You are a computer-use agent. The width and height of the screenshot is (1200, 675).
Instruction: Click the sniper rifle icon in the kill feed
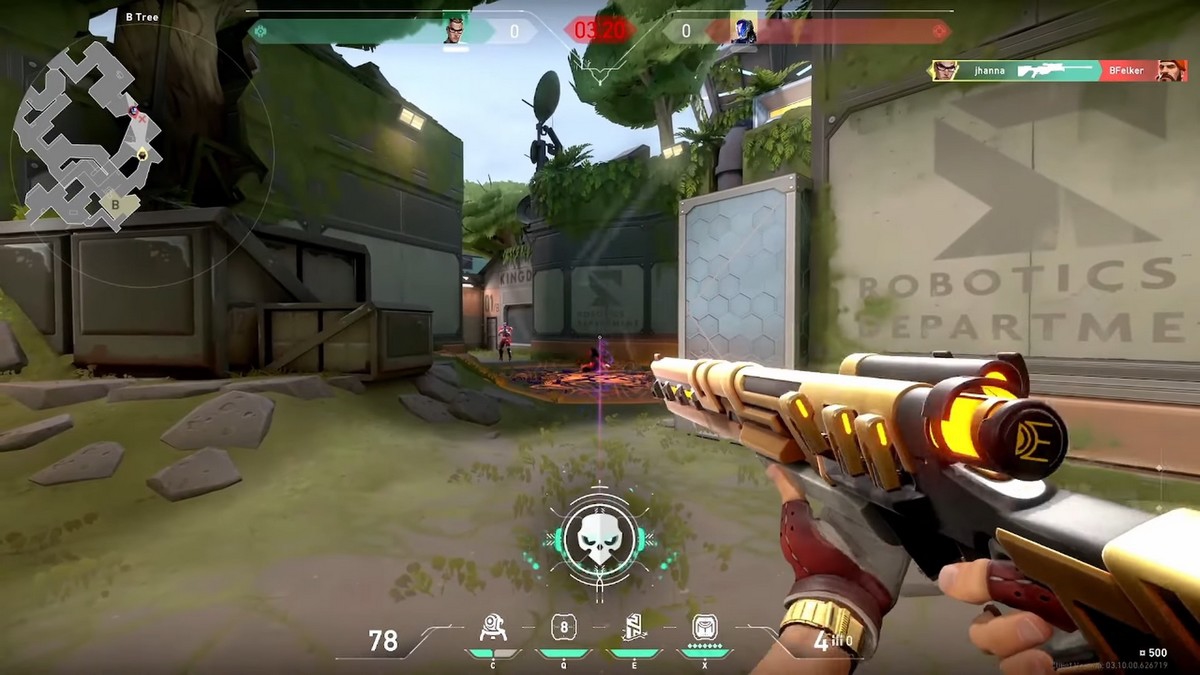(x=1055, y=71)
